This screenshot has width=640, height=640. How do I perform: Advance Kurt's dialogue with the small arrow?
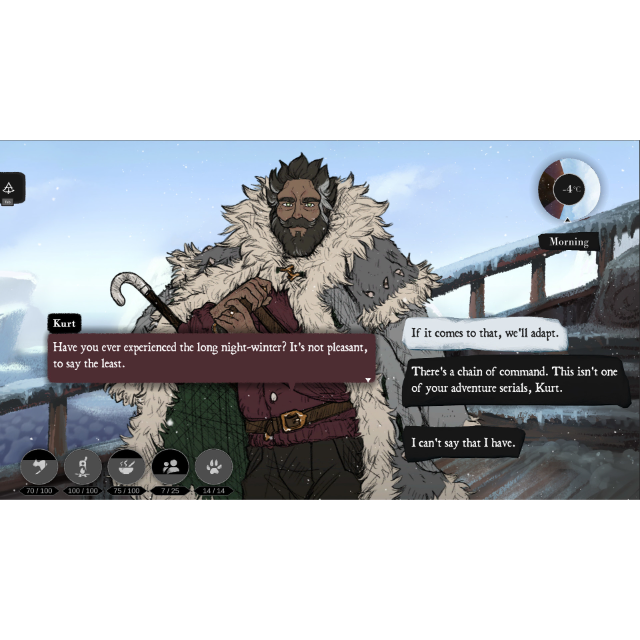368,380
